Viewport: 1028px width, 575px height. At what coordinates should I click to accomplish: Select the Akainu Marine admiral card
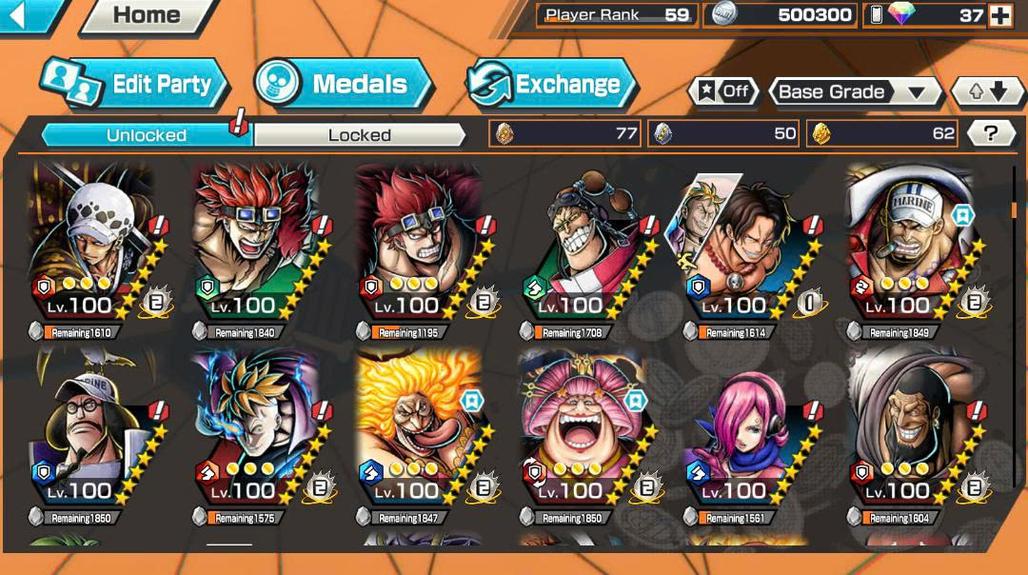pyautogui.click(x=910, y=250)
